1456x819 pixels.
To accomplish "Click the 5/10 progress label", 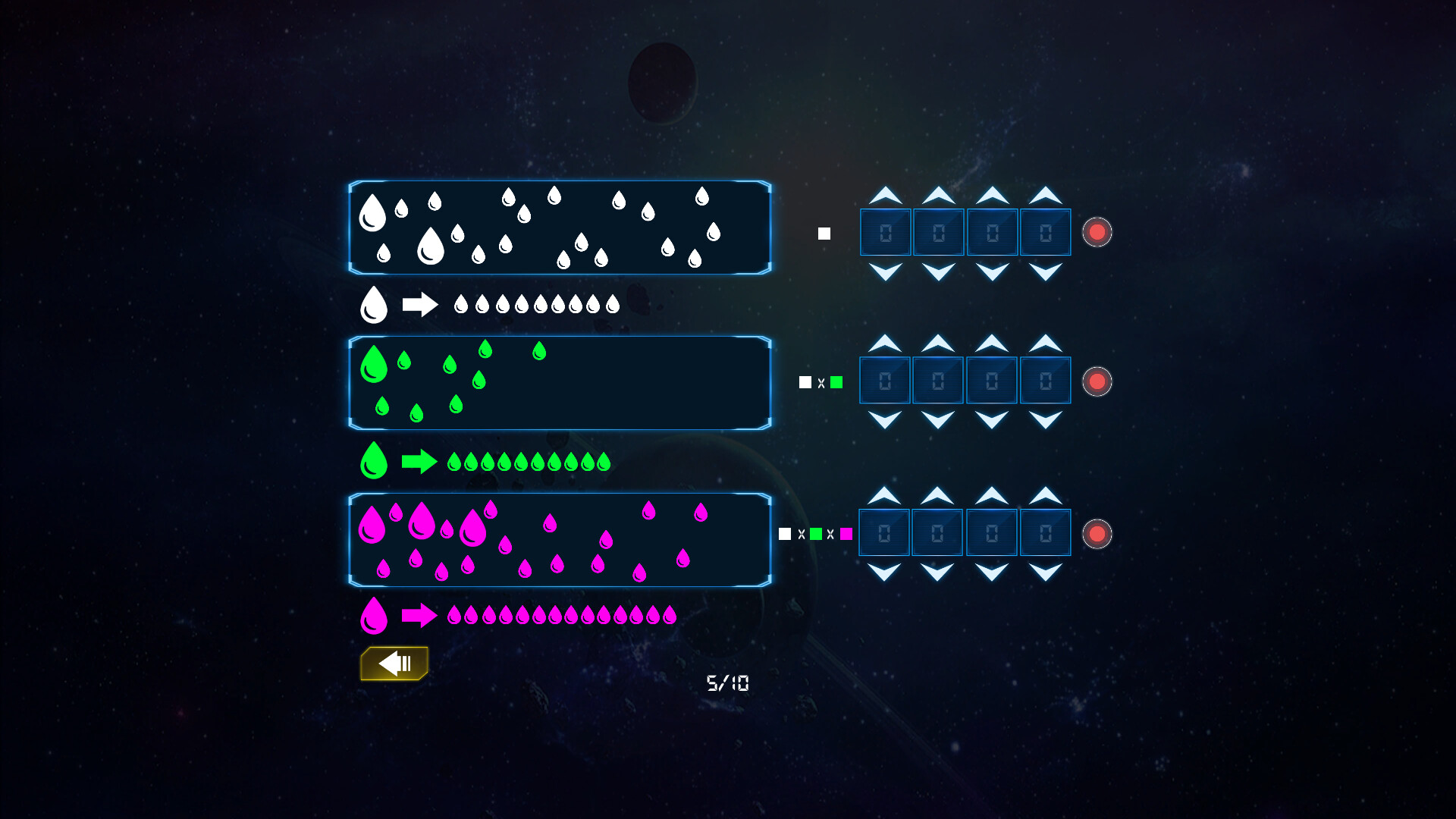I will click(x=728, y=682).
